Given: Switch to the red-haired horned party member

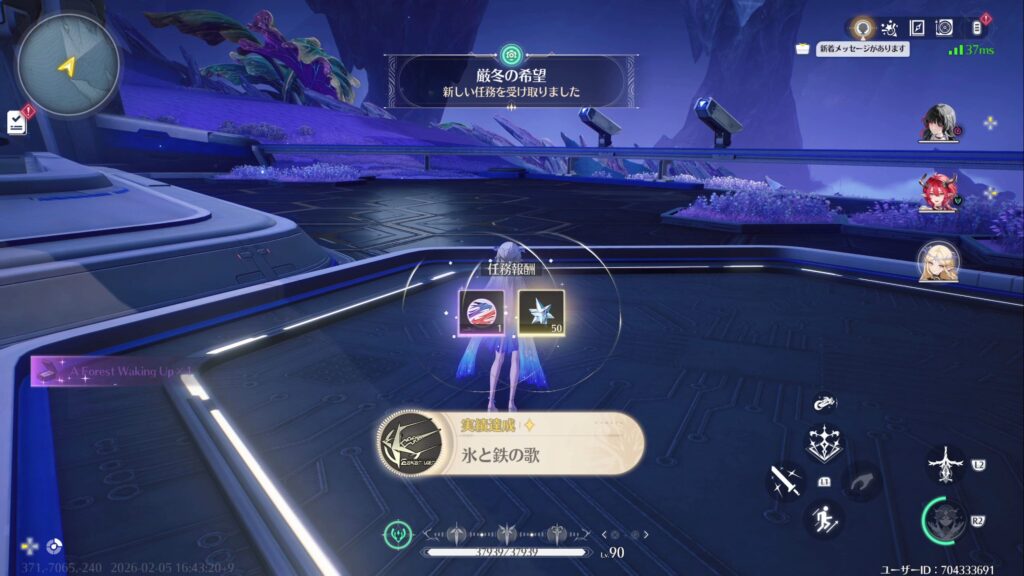Looking at the screenshot, I should tap(939, 193).
